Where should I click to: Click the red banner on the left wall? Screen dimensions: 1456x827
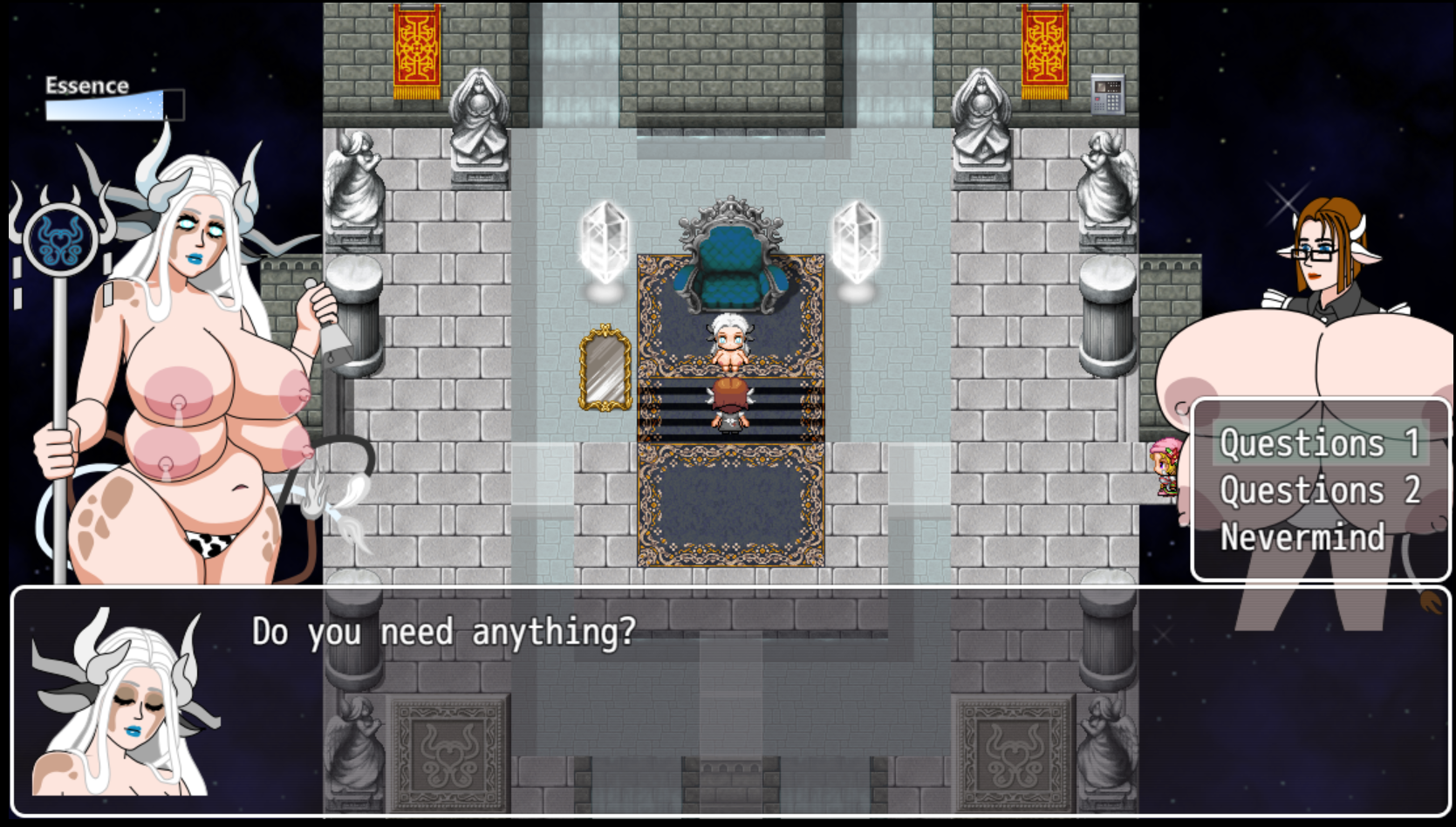(x=416, y=48)
